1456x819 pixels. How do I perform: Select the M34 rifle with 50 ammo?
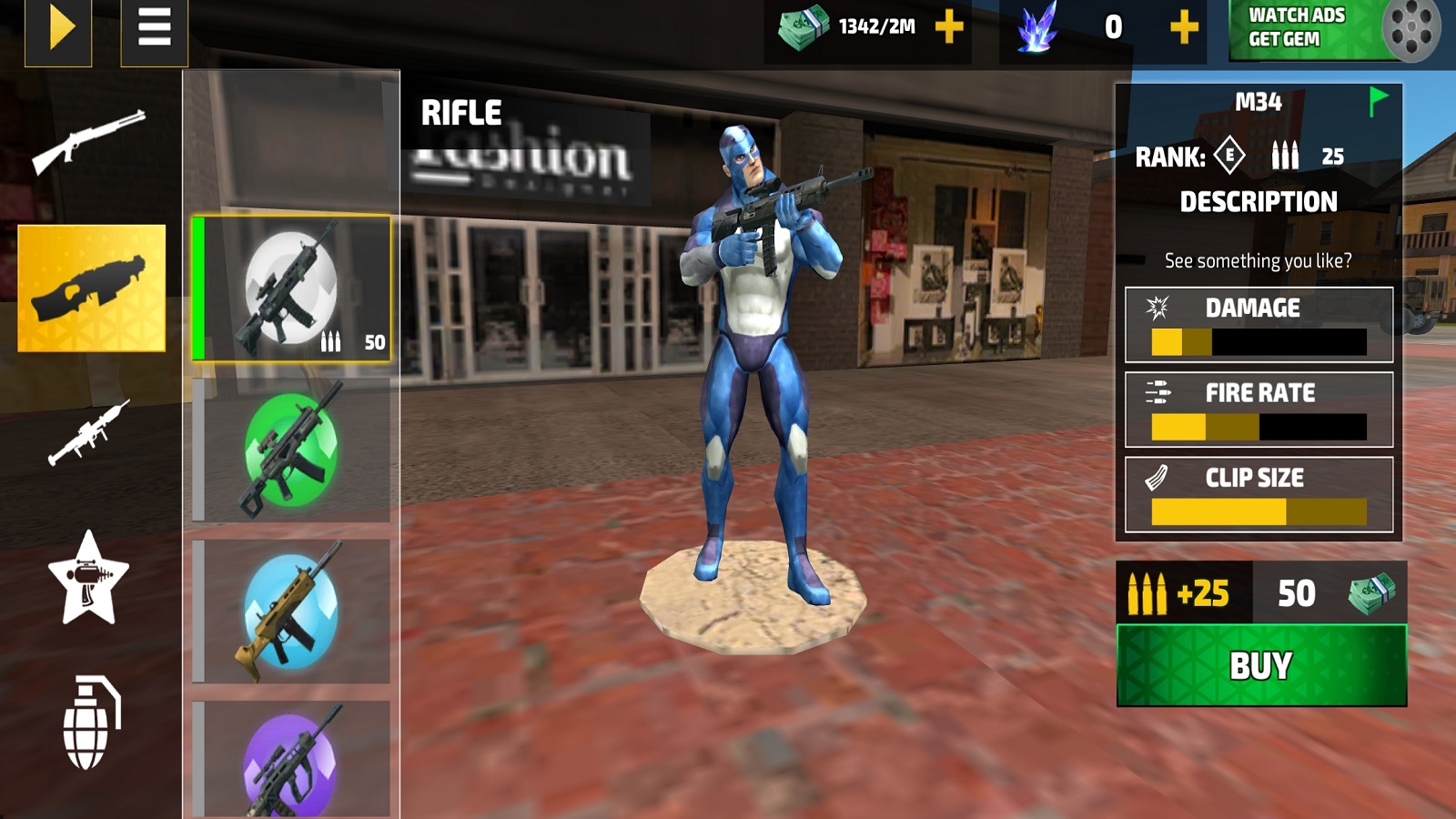[x=291, y=288]
